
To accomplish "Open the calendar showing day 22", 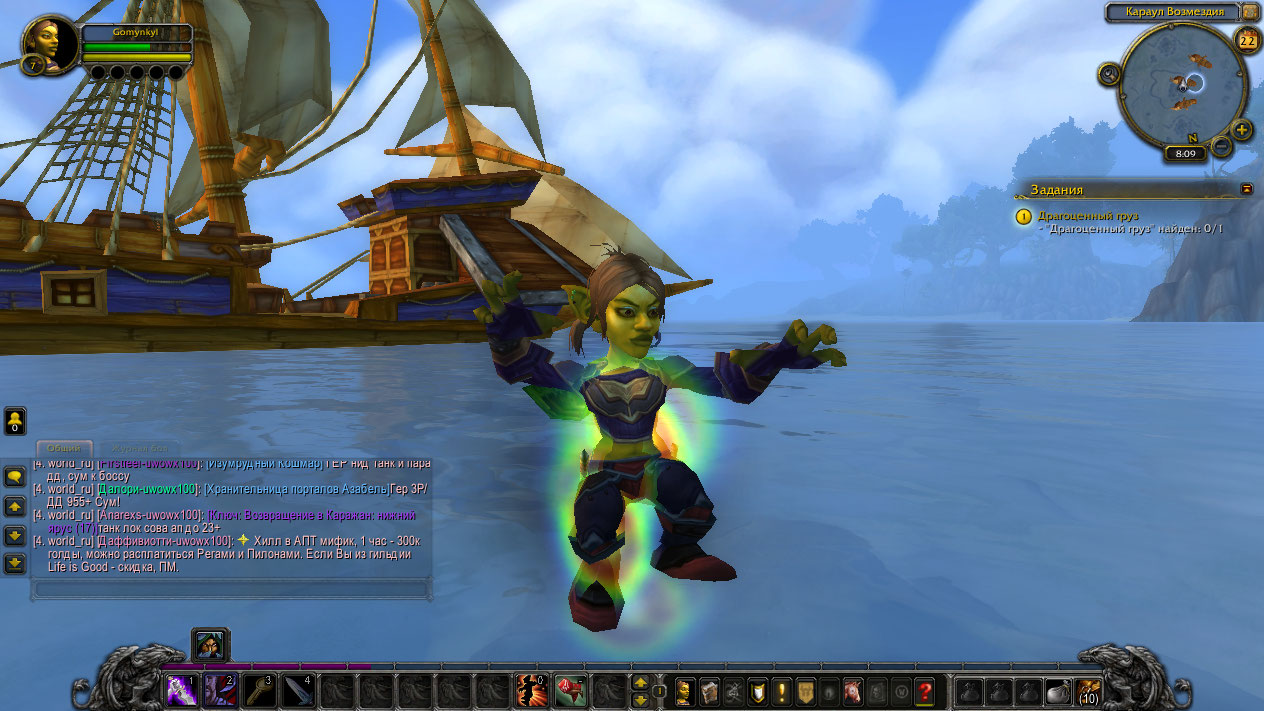I will click(1247, 40).
